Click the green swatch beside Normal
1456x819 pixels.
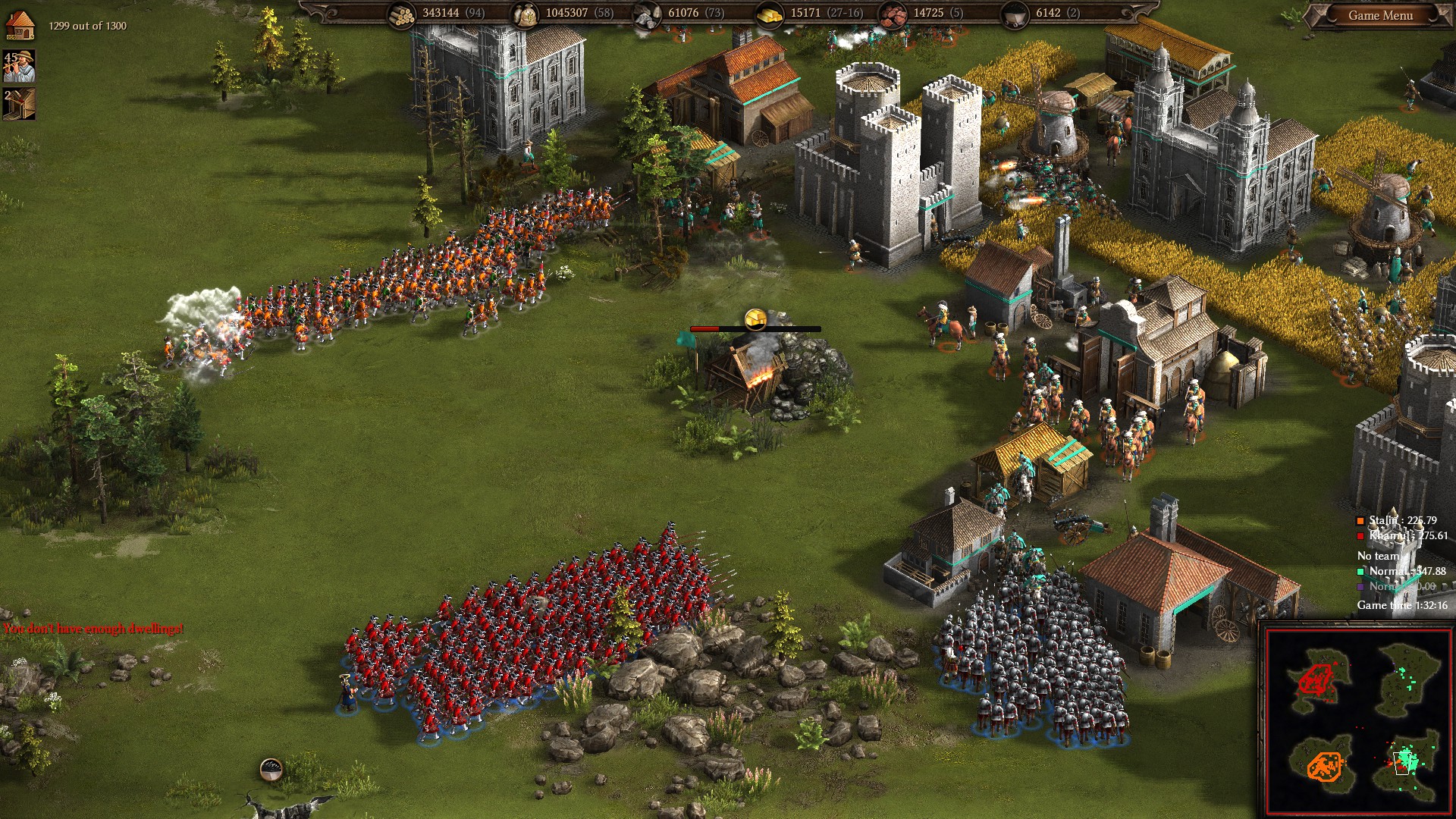(1360, 572)
